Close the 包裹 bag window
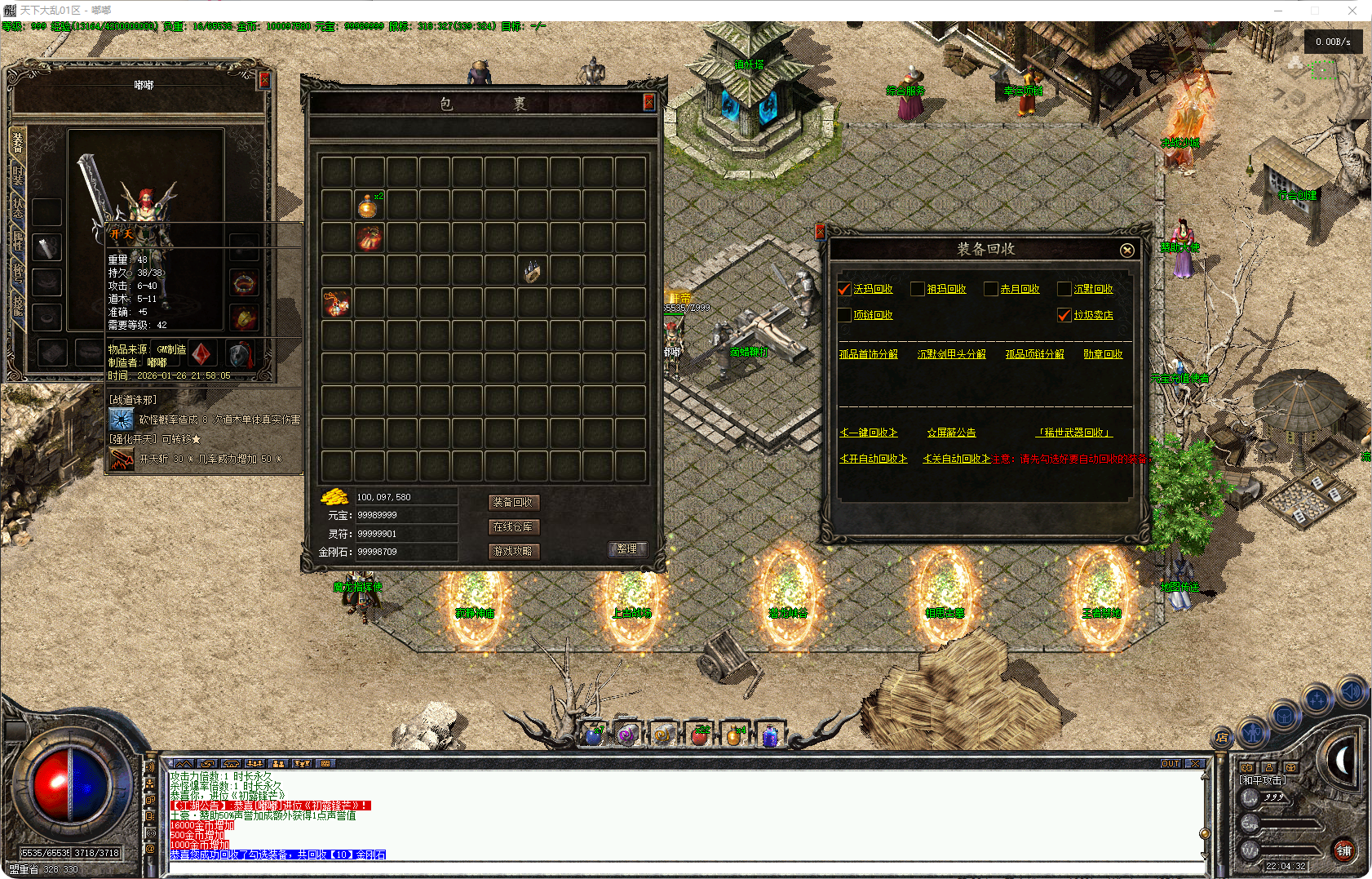 click(648, 101)
